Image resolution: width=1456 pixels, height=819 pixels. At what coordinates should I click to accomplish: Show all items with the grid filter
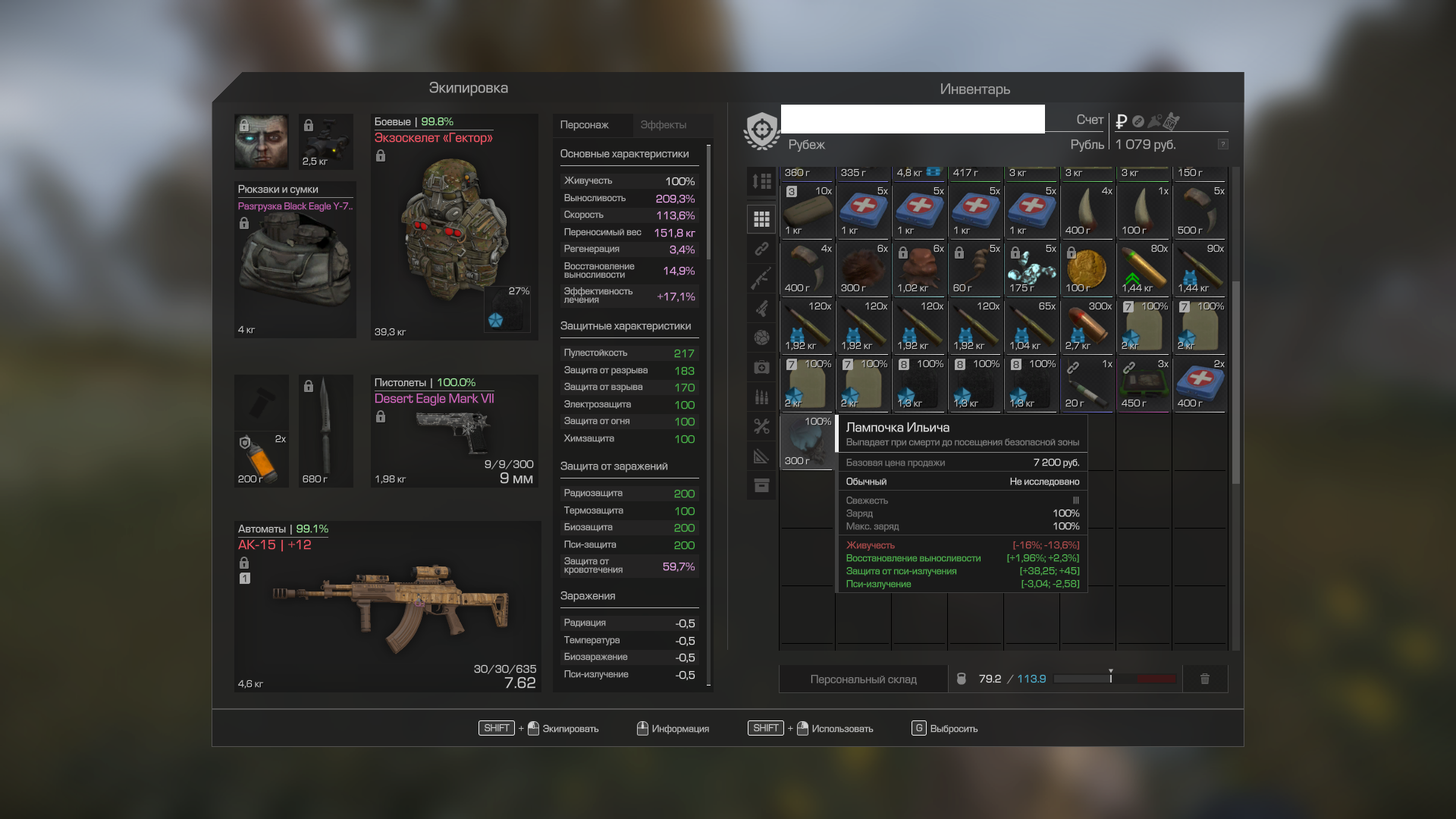click(x=761, y=219)
